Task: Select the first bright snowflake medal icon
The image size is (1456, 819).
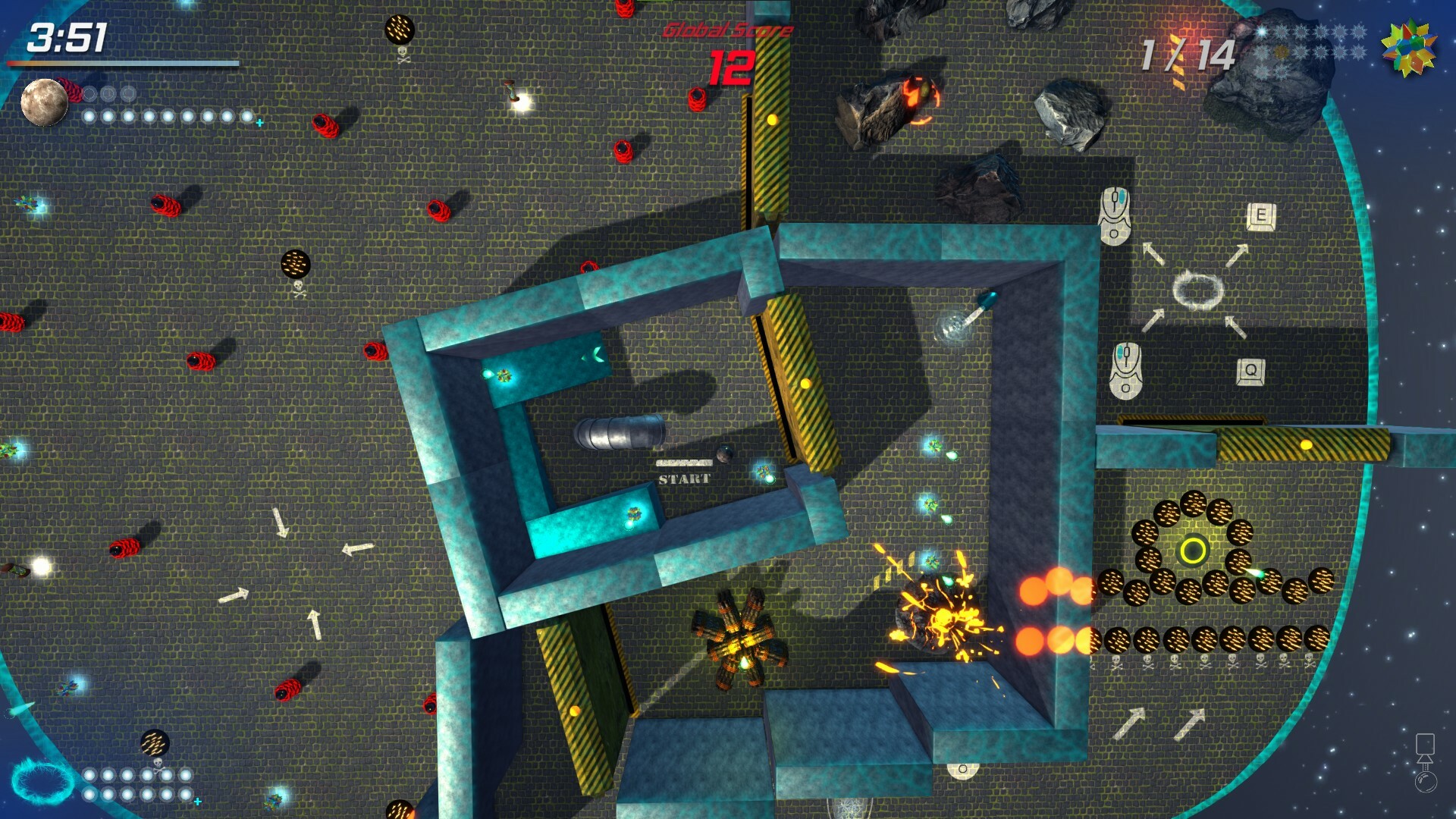Action: point(1260,32)
